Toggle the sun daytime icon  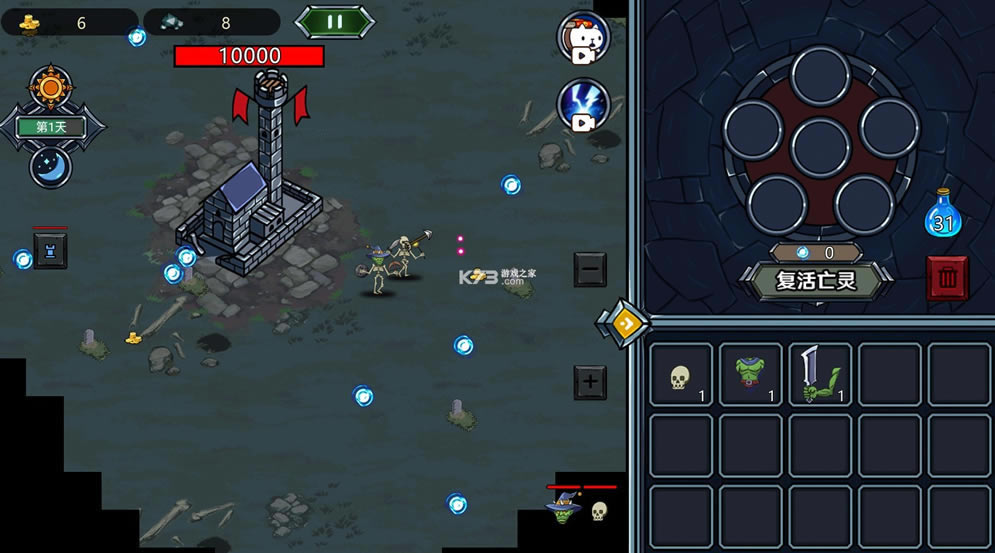click(x=50, y=88)
